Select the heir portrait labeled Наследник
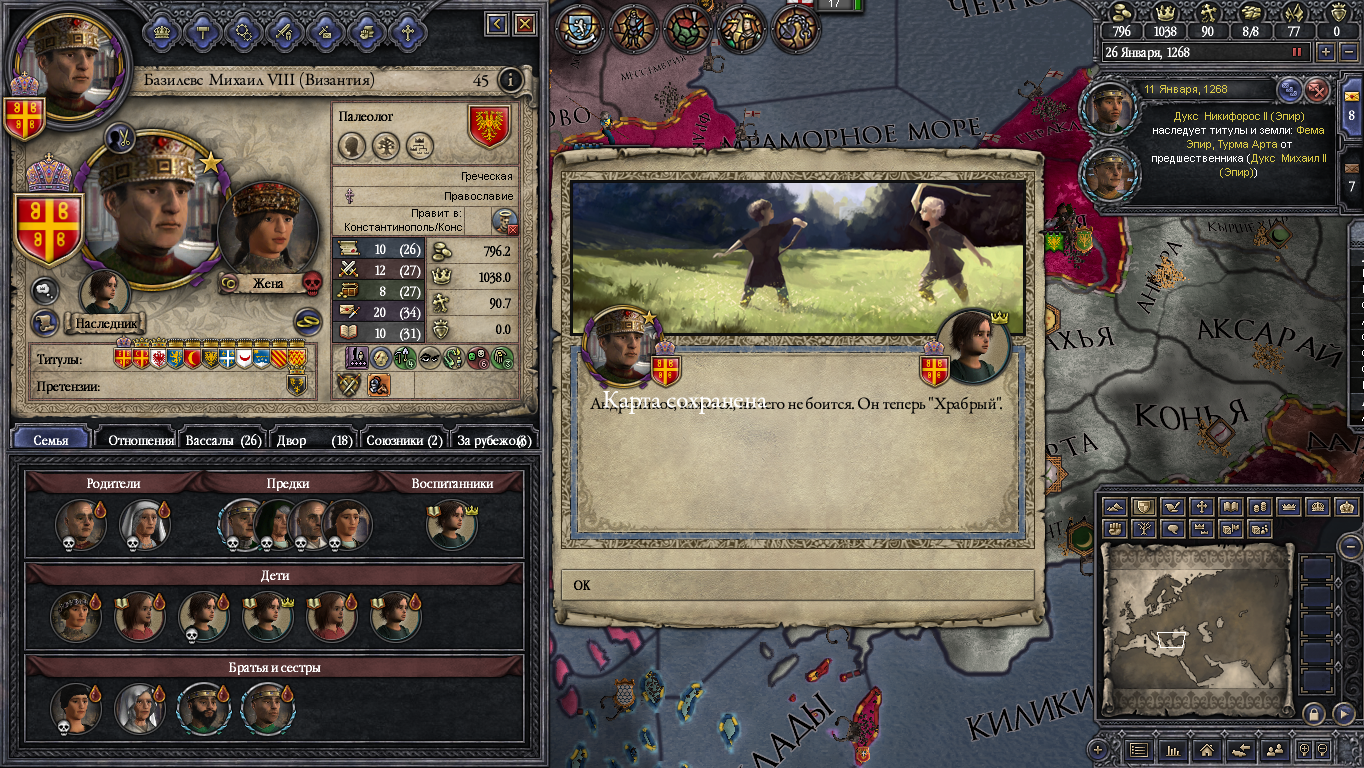 (x=105, y=293)
